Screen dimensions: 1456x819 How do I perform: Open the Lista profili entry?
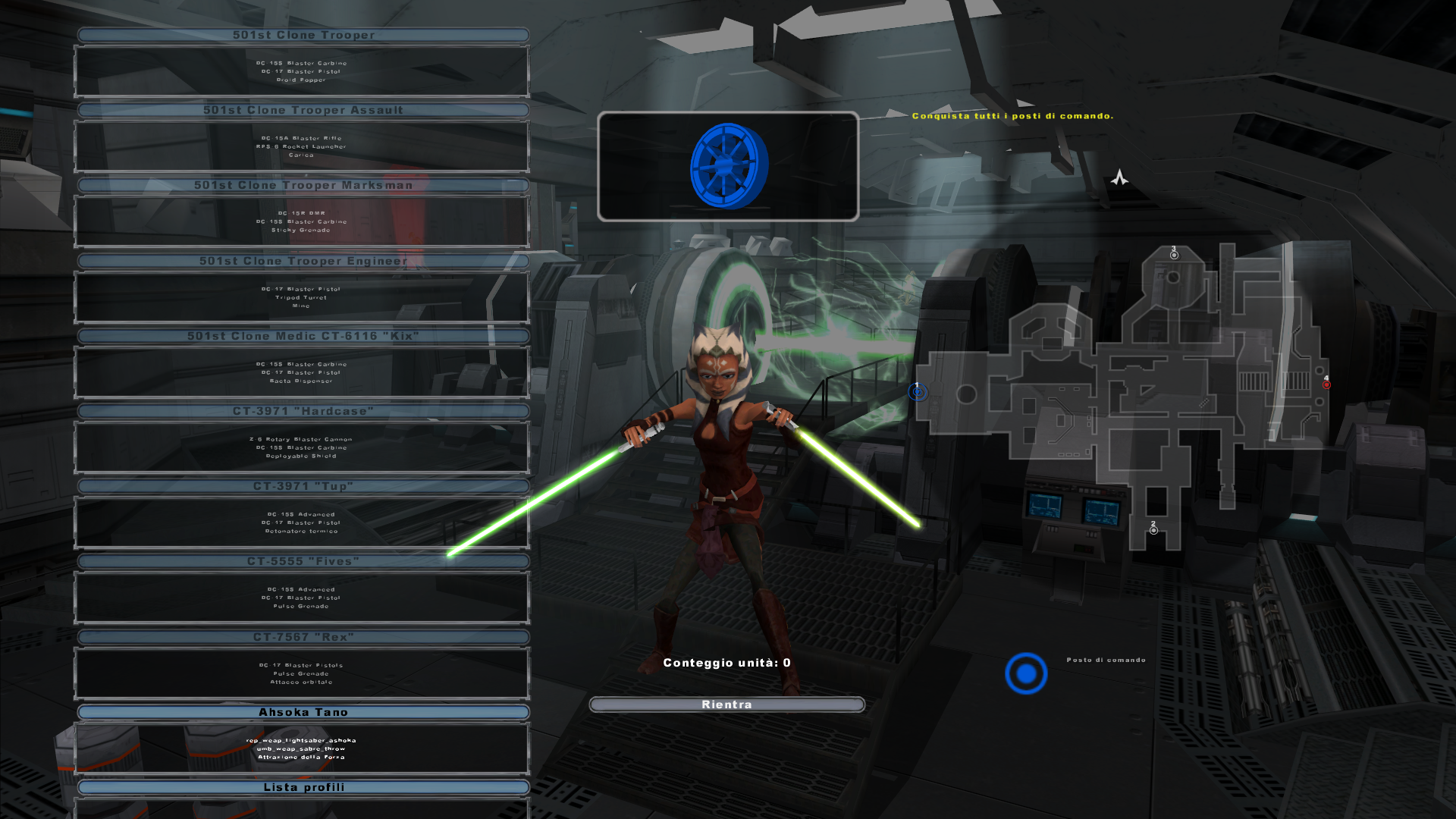pyautogui.click(x=303, y=787)
